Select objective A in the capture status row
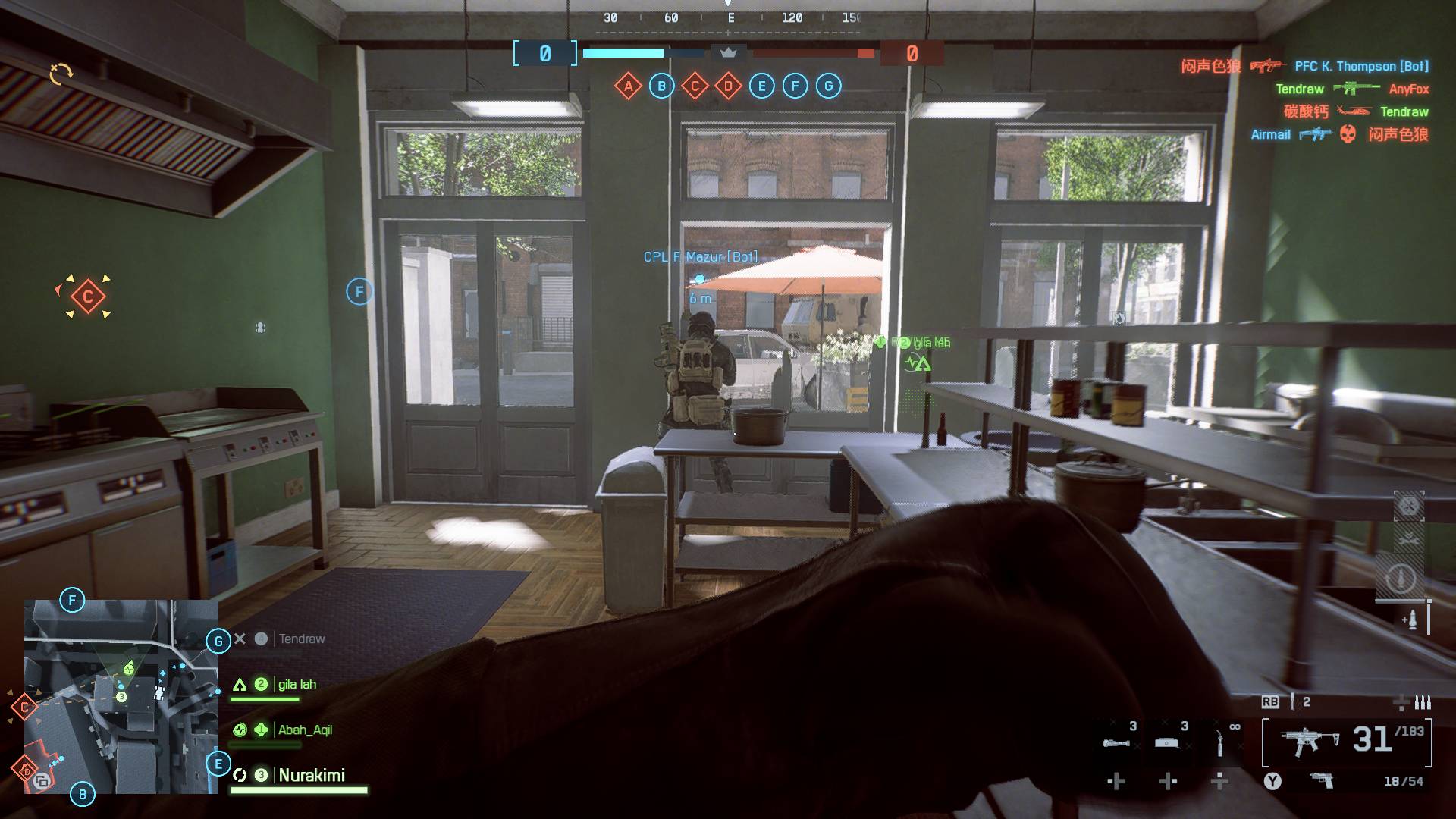1456x819 pixels. [628, 86]
